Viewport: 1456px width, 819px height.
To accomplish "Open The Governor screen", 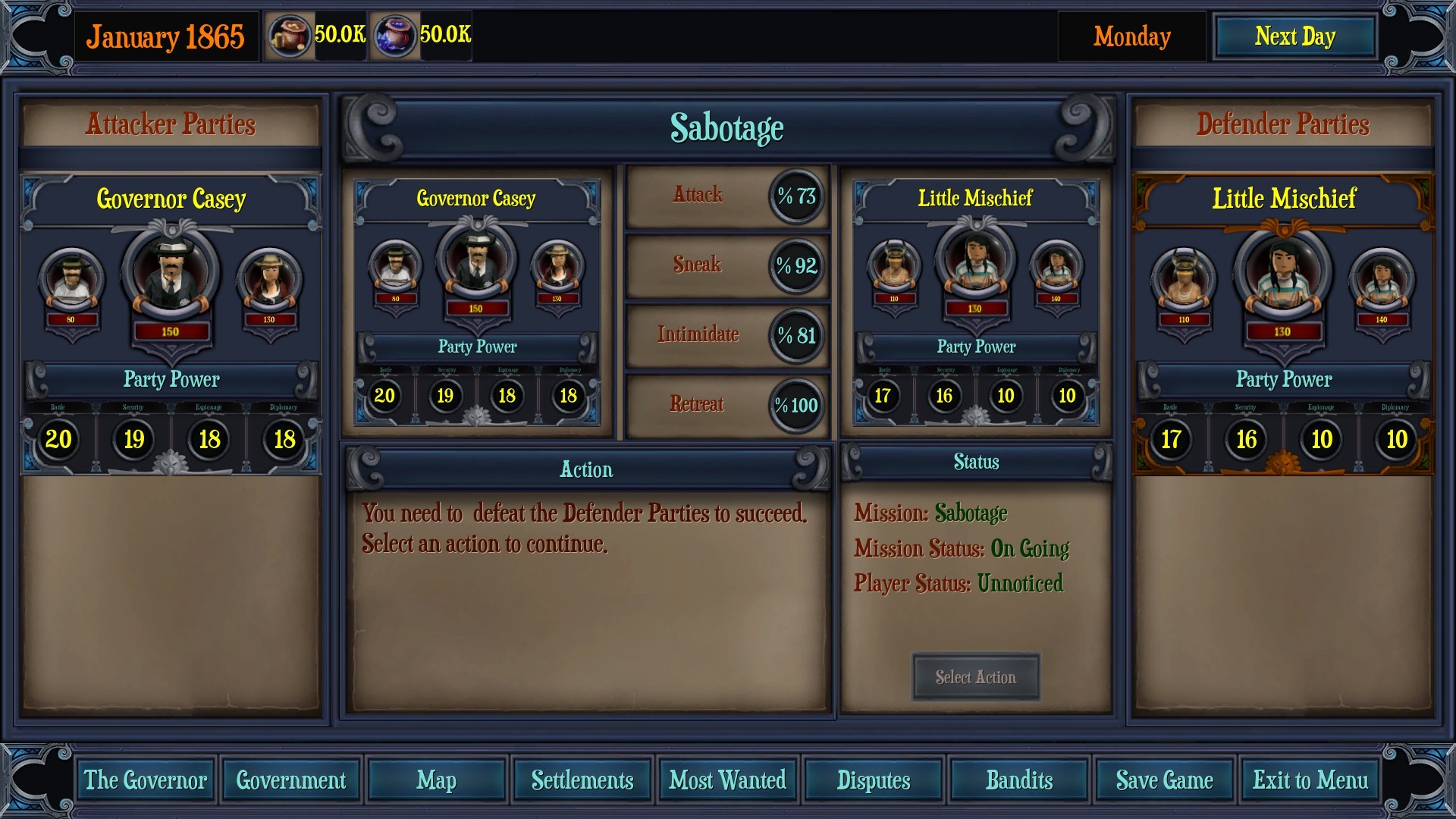I will pyautogui.click(x=145, y=780).
